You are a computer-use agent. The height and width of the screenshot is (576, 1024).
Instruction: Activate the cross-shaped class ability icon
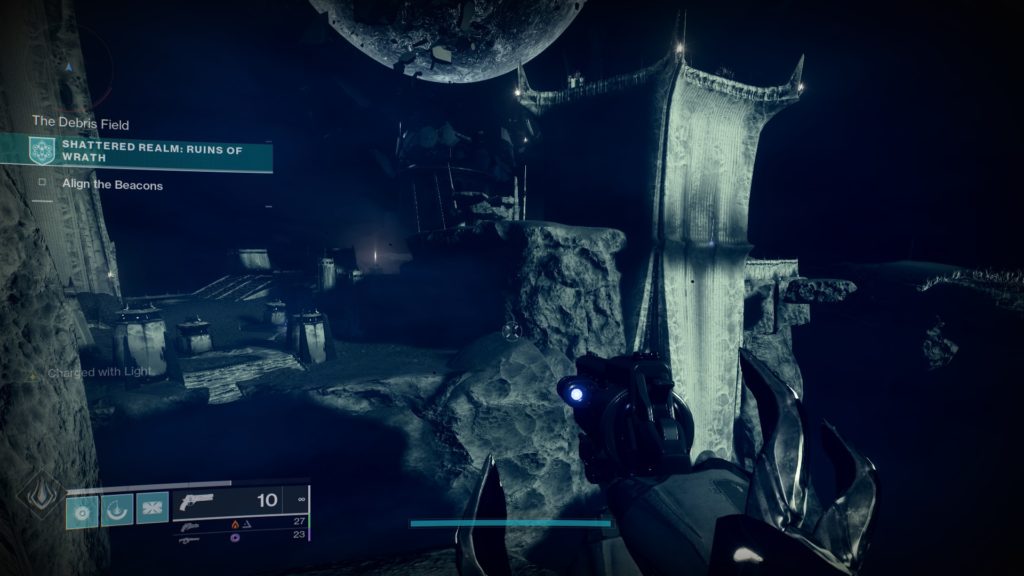(152, 509)
